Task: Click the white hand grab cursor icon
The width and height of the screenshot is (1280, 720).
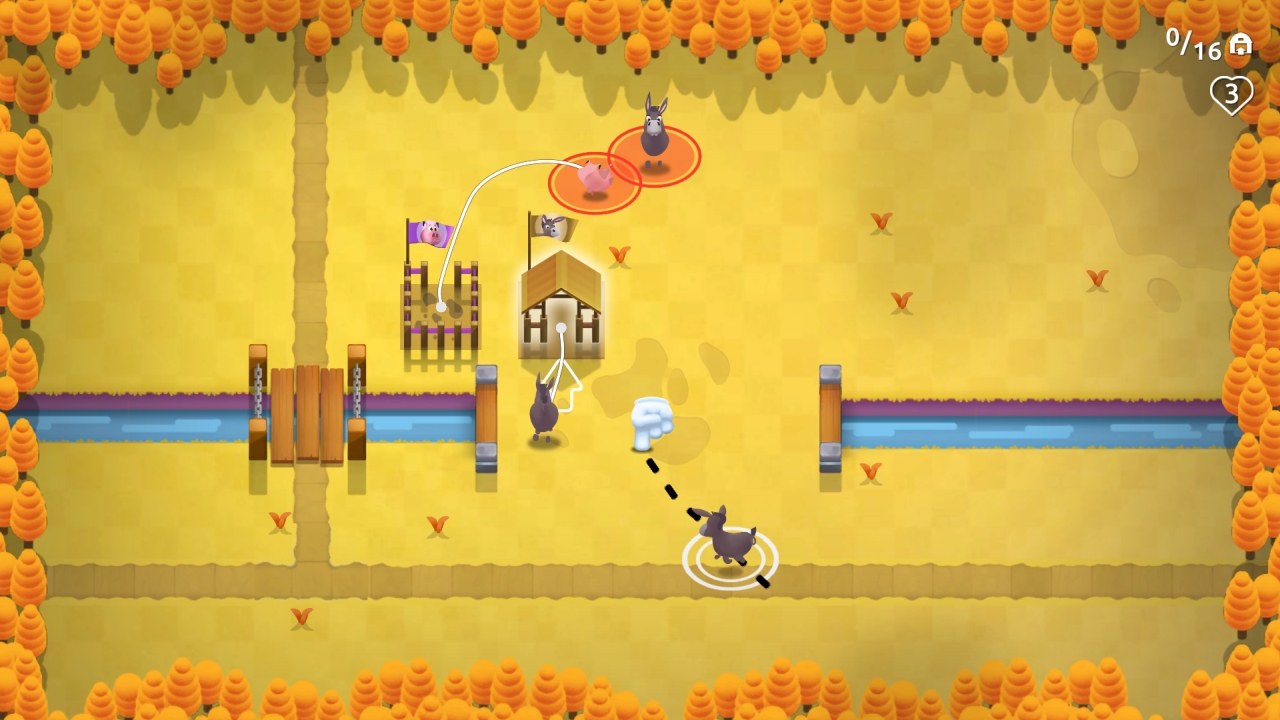Action: point(651,422)
